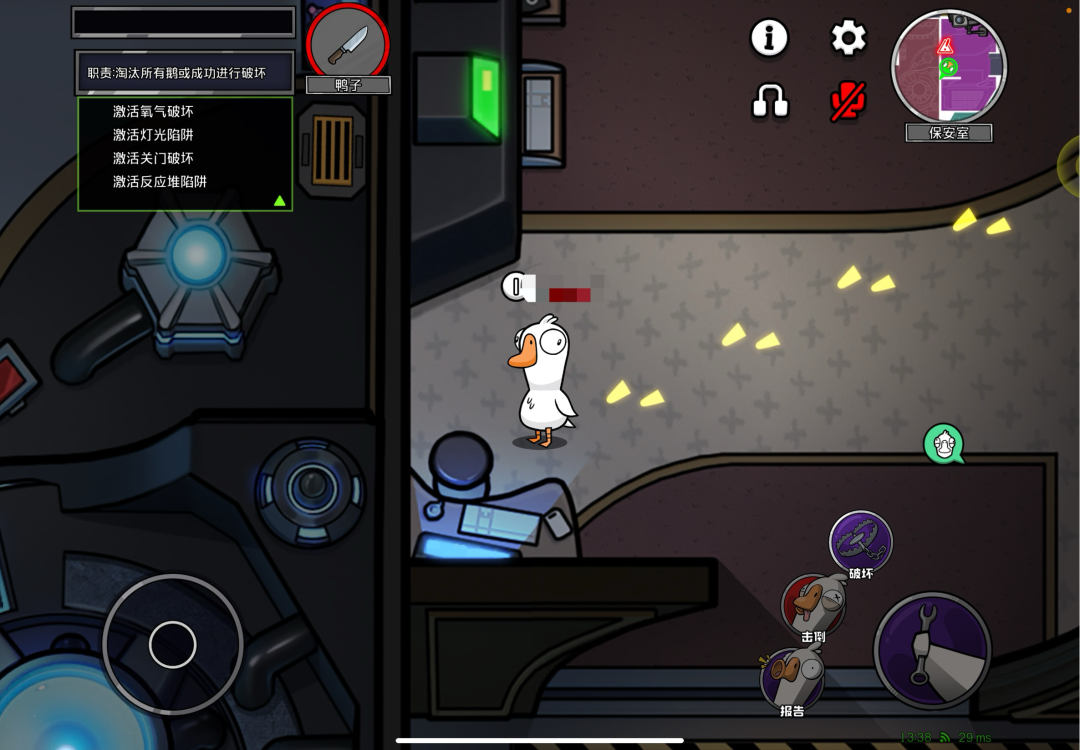Unmute the red crossed microphone
The image size is (1080, 750).
[x=848, y=100]
